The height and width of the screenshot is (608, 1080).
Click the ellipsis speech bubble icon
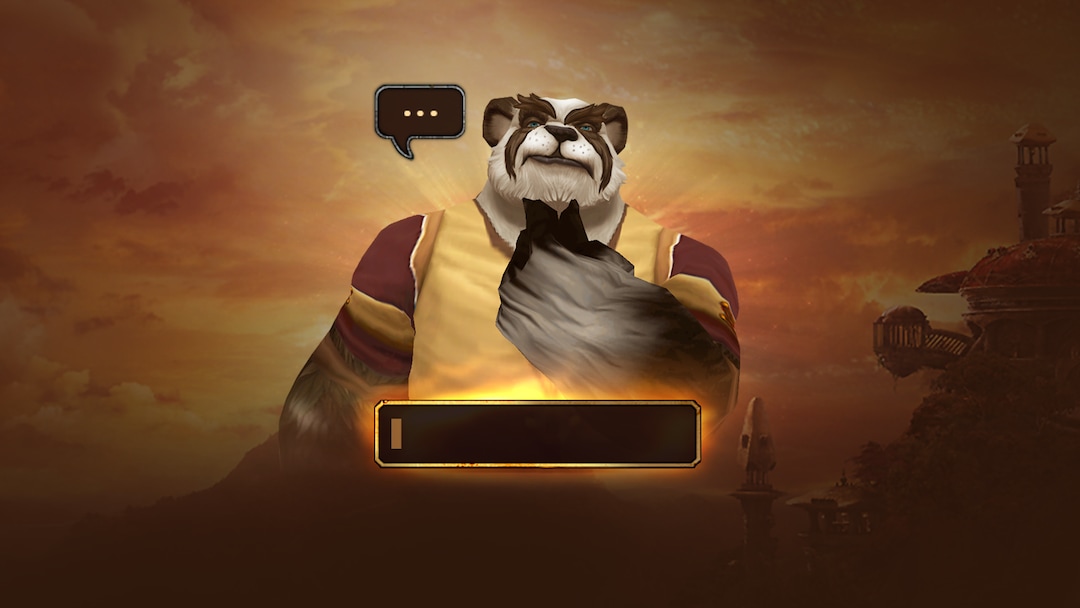coord(420,113)
